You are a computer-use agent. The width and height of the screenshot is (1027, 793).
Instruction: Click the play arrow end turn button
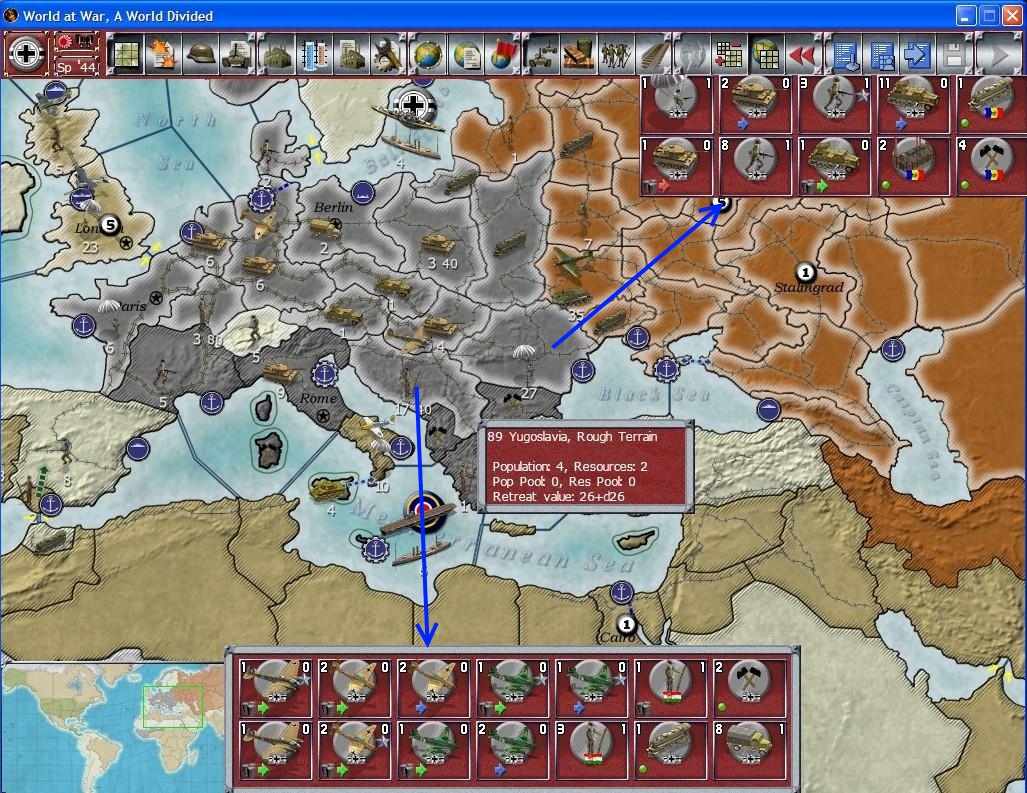[x=994, y=53]
